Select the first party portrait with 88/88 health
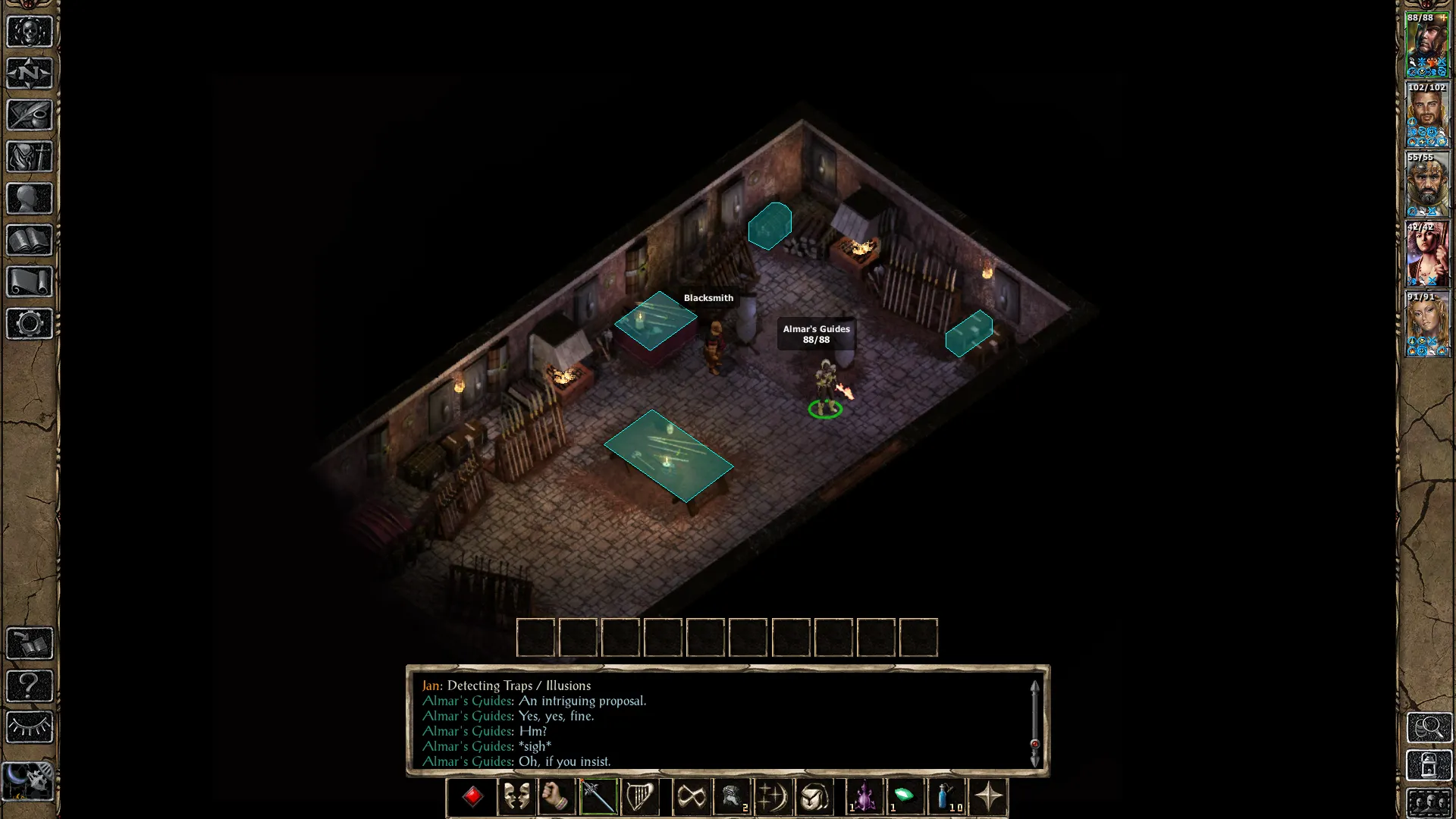The height and width of the screenshot is (819, 1456). (1427, 45)
